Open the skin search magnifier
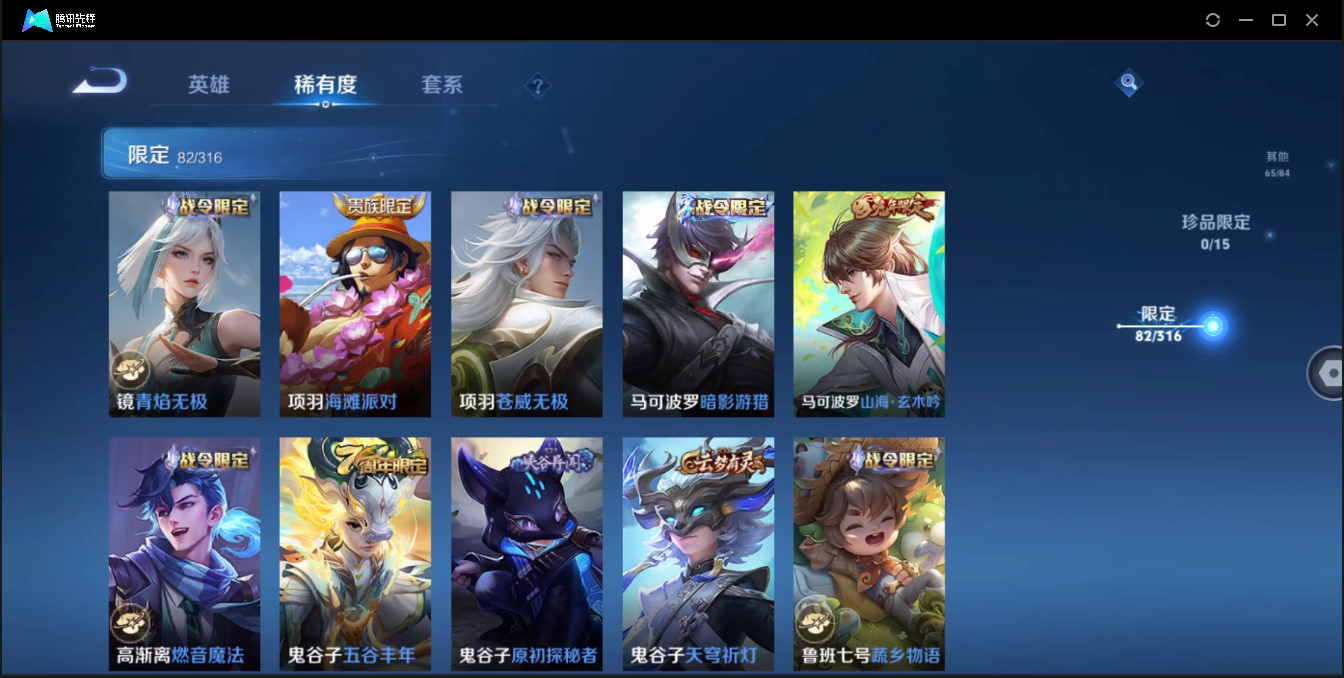The width and height of the screenshot is (1344, 678). click(x=1128, y=82)
